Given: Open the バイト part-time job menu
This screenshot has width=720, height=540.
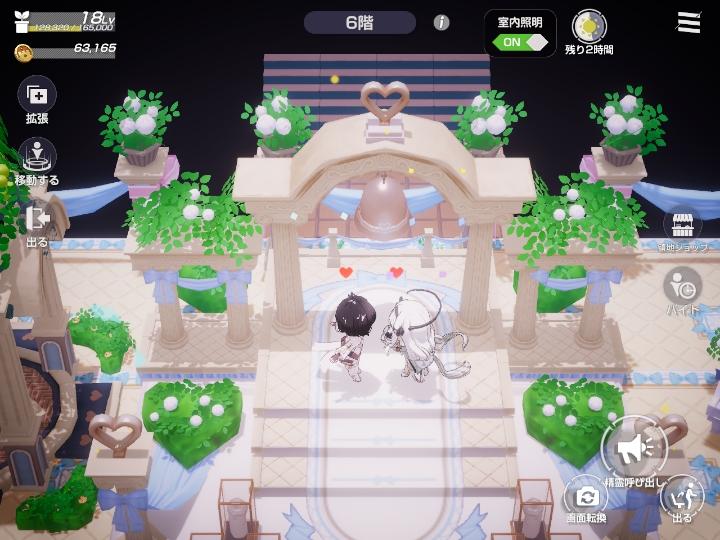Looking at the screenshot, I should [683, 286].
